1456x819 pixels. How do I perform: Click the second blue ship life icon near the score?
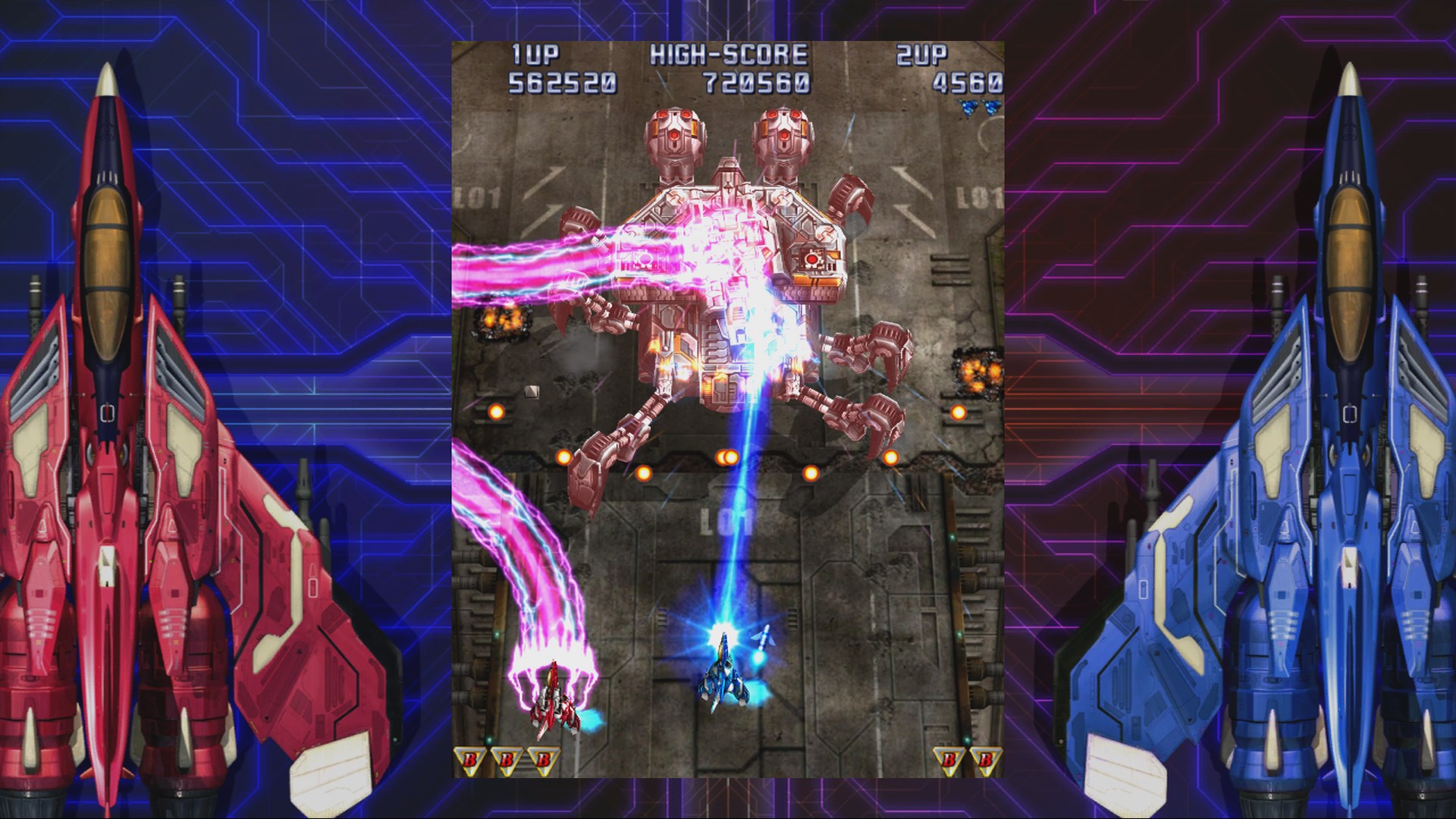point(990,108)
